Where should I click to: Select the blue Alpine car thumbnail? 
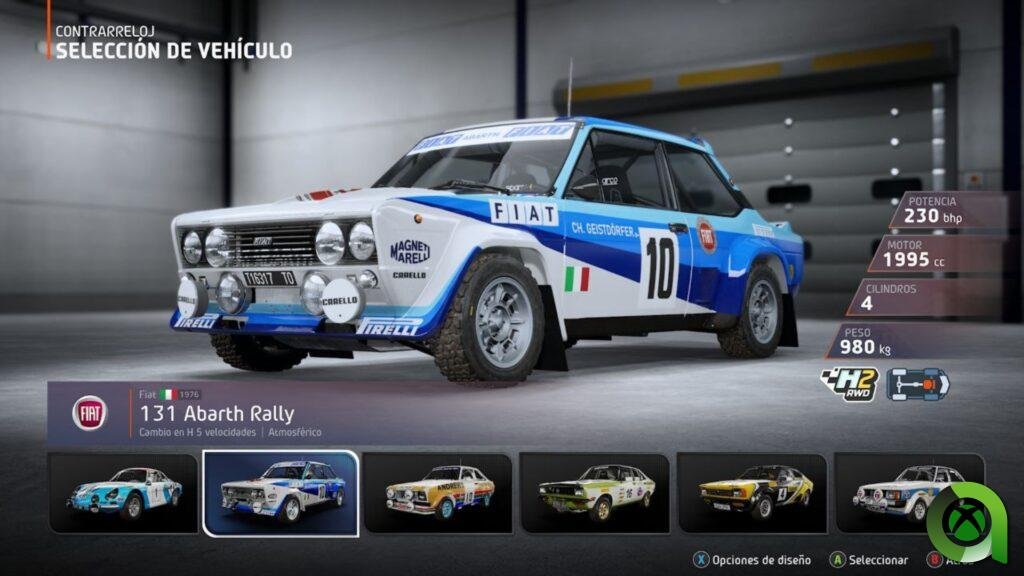[123, 492]
